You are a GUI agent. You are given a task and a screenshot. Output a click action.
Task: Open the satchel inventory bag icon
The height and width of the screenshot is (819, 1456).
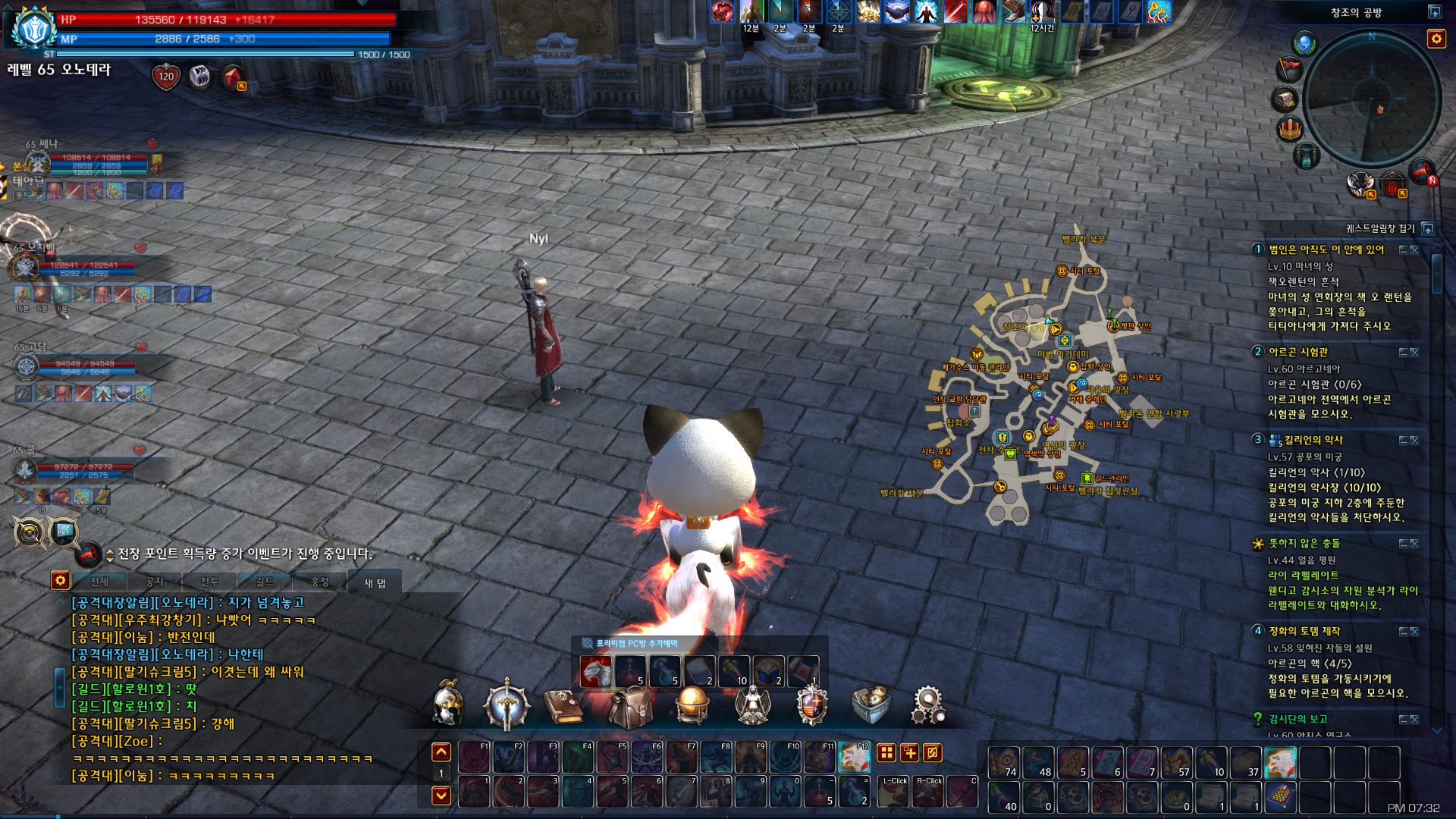coord(630,707)
